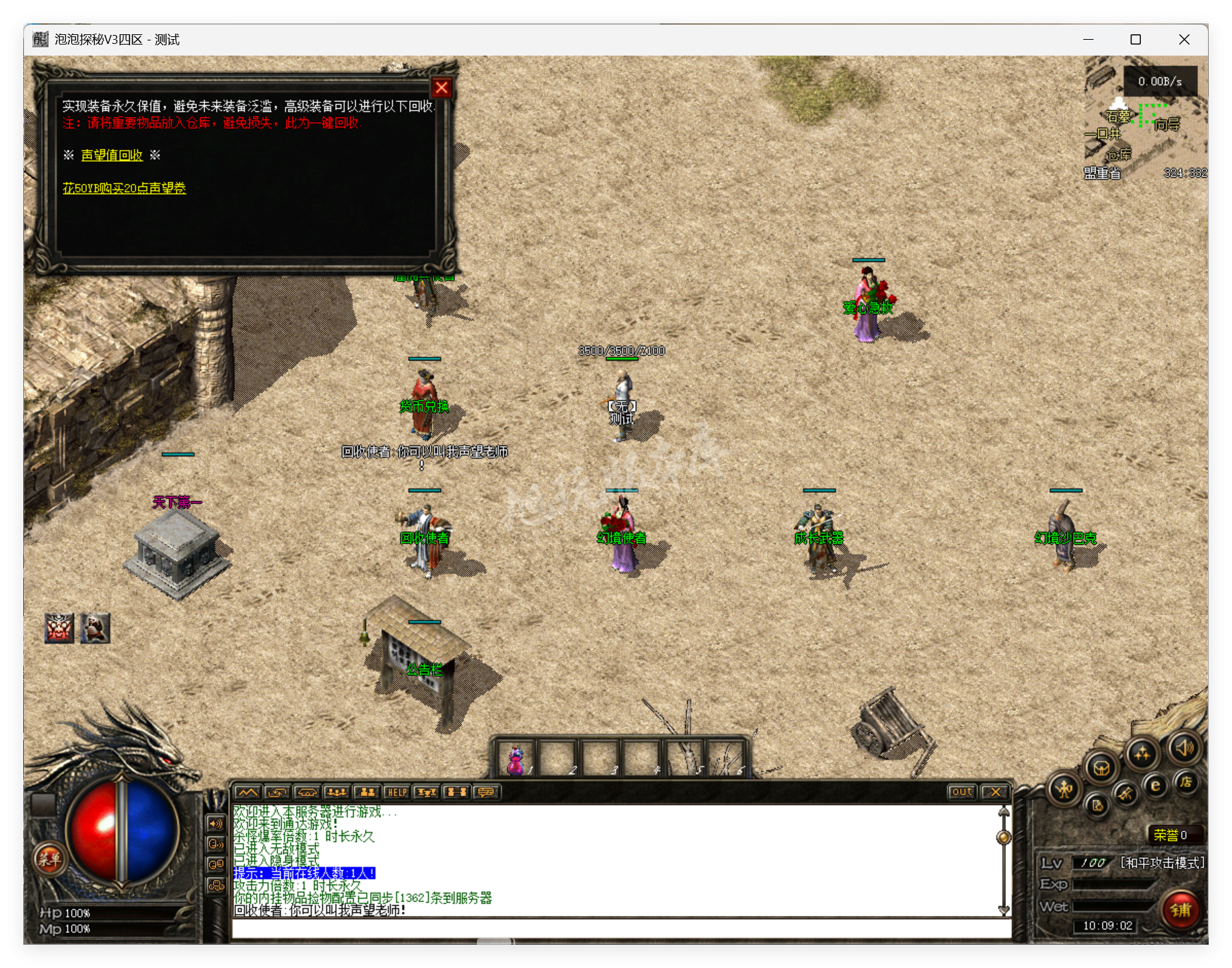The height and width of the screenshot is (968, 1232).
Task: Open the character equipment warrior icon
Action: (x=1064, y=790)
